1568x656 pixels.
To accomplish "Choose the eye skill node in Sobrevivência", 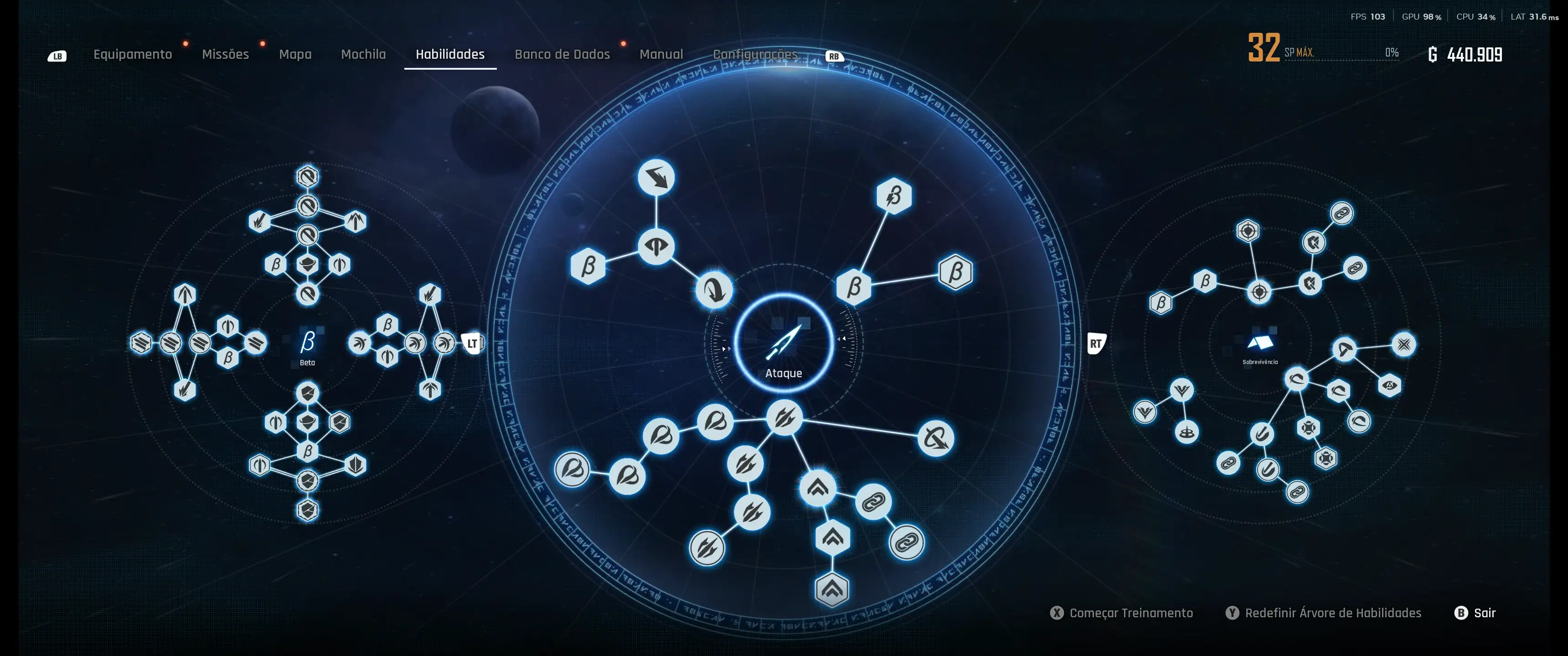I will pyautogui.click(x=1390, y=385).
